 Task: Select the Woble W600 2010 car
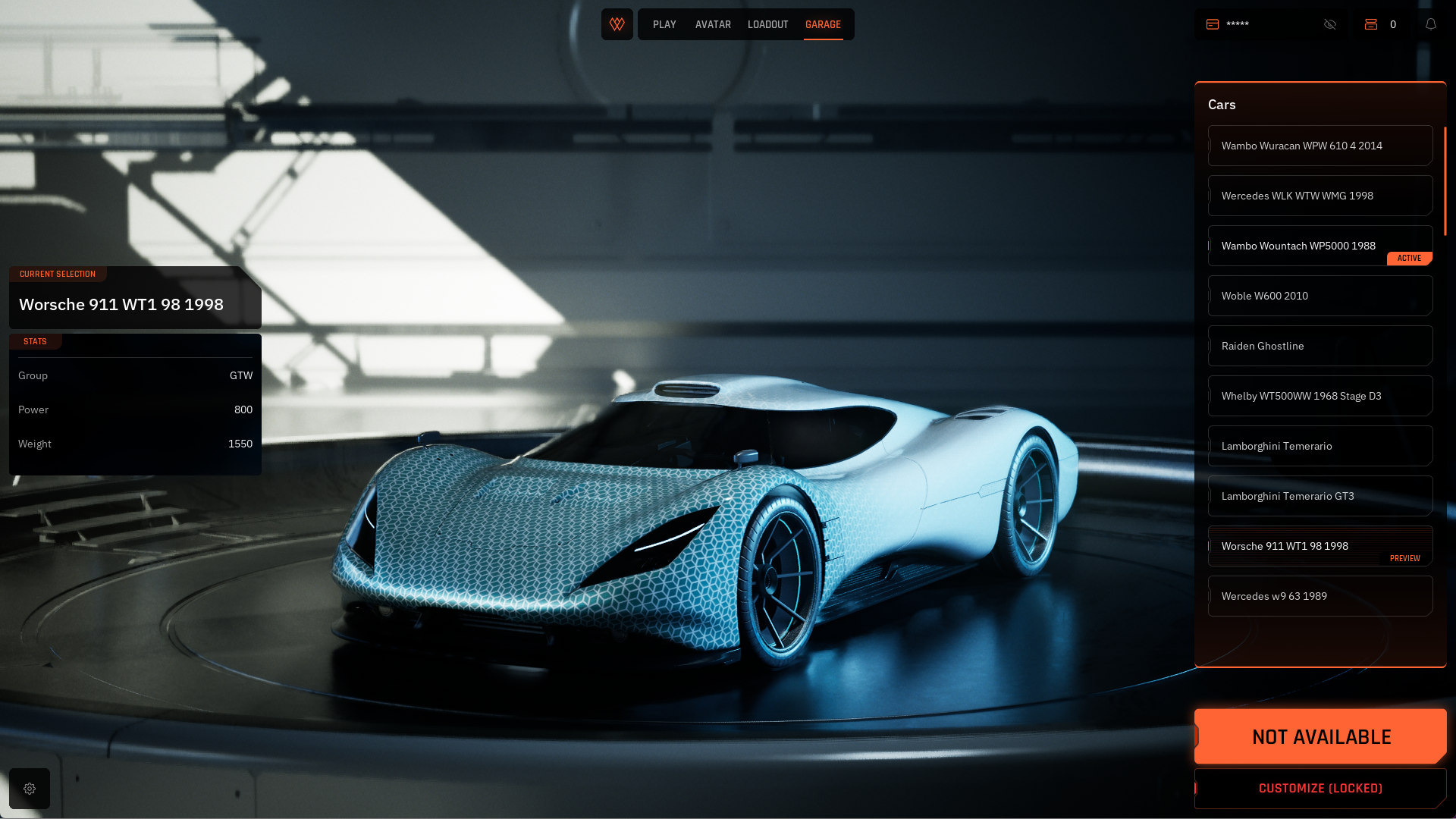coord(1319,296)
